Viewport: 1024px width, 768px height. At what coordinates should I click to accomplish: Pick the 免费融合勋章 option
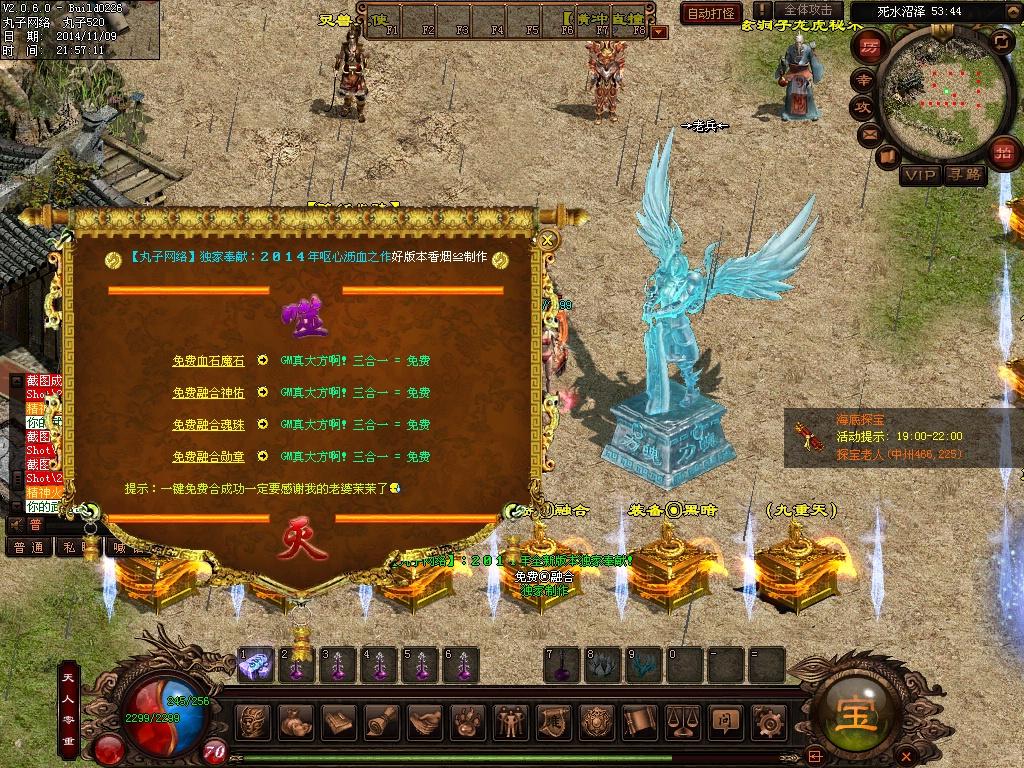click(x=208, y=457)
